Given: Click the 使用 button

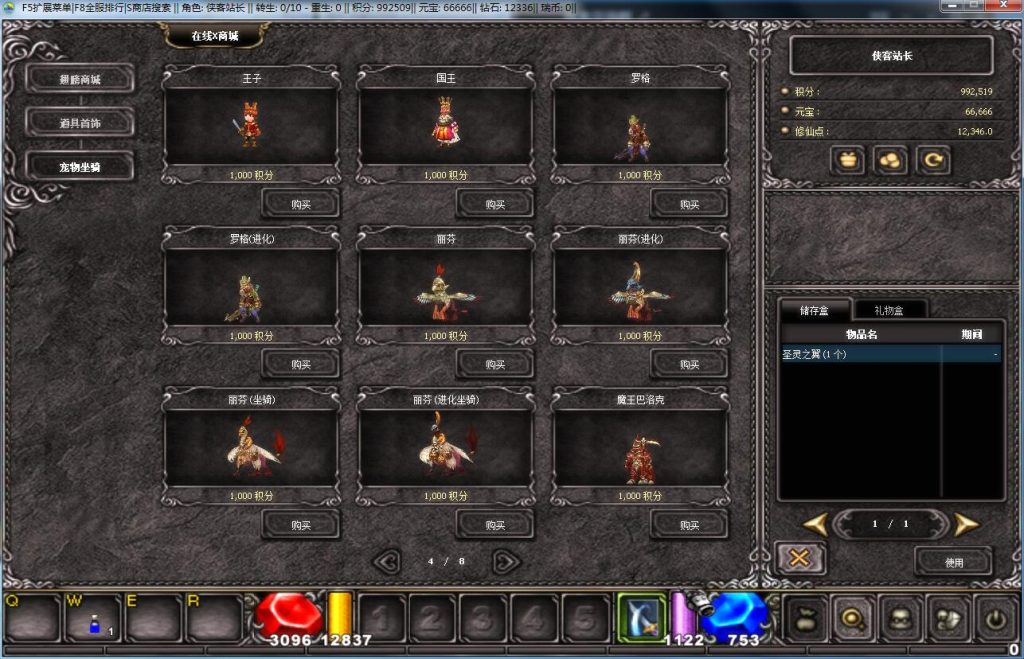Looking at the screenshot, I should tap(953, 561).
